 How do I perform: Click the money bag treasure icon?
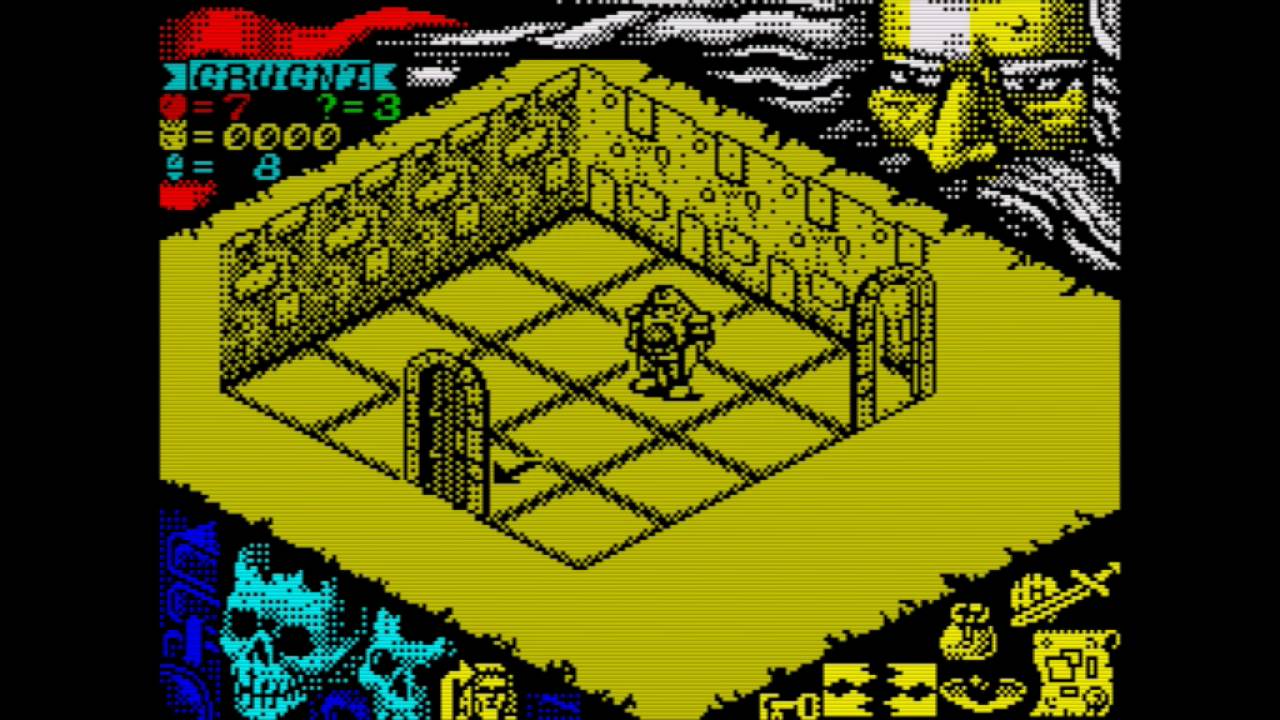(x=968, y=632)
